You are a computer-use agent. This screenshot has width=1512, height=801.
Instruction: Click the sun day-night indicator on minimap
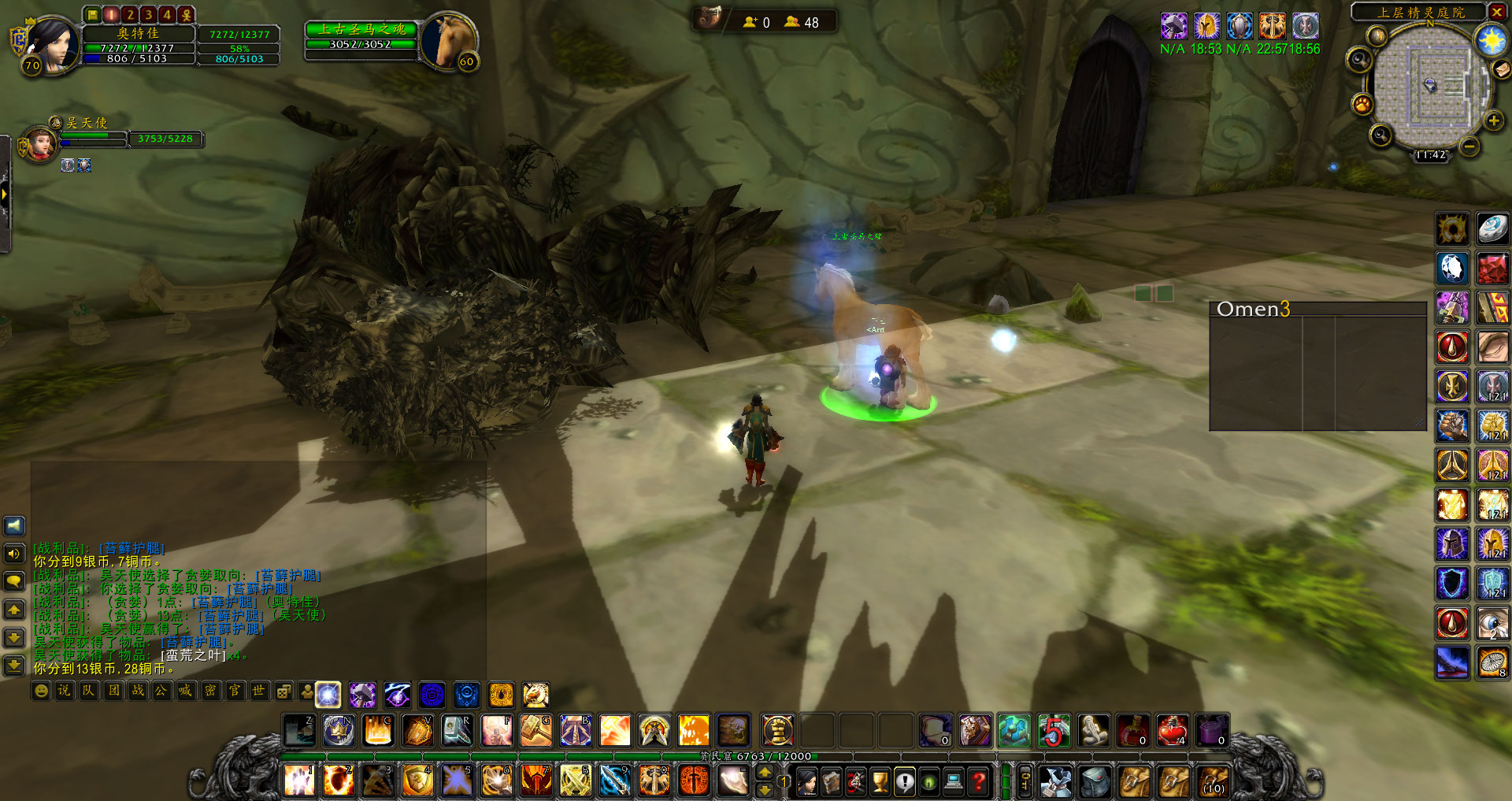1491,39
